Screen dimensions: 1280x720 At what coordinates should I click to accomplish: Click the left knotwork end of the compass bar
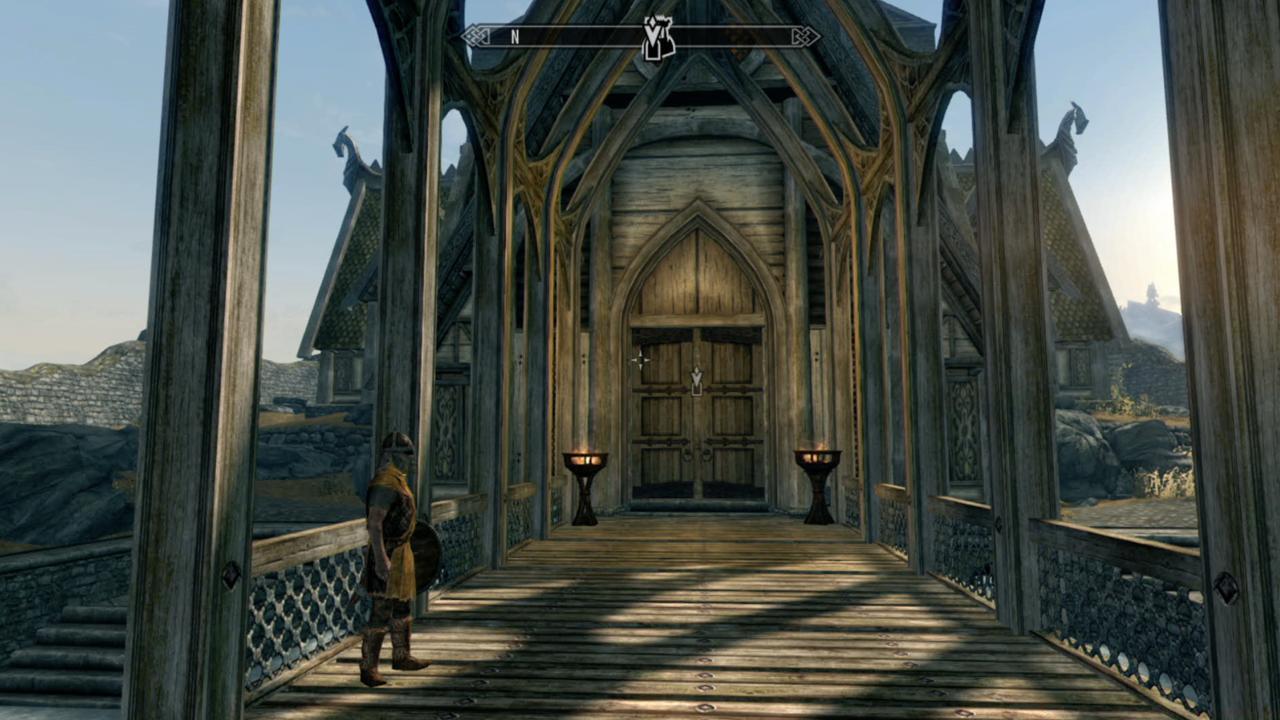pos(474,37)
